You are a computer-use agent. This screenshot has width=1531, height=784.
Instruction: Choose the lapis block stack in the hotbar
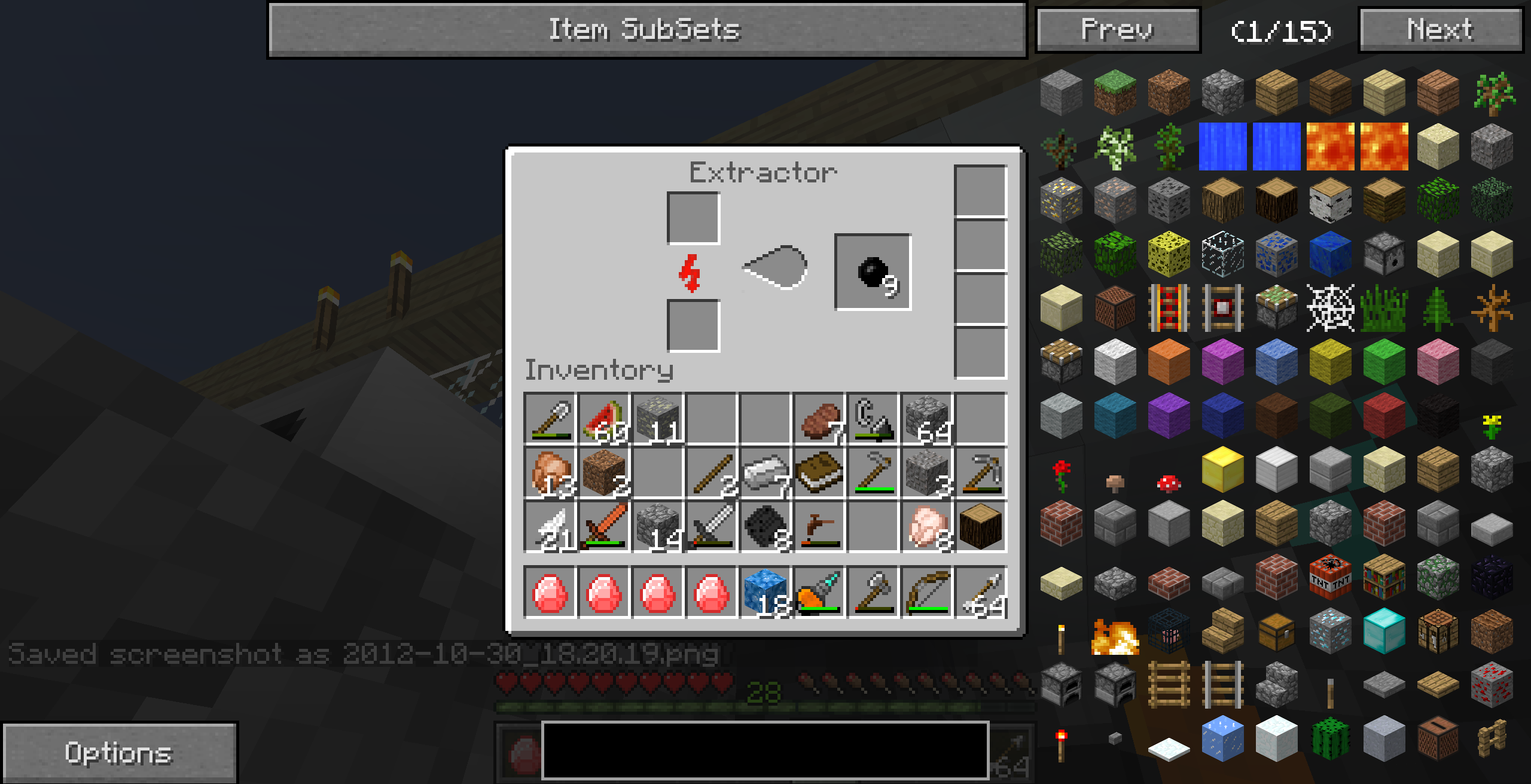pos(765,593)
